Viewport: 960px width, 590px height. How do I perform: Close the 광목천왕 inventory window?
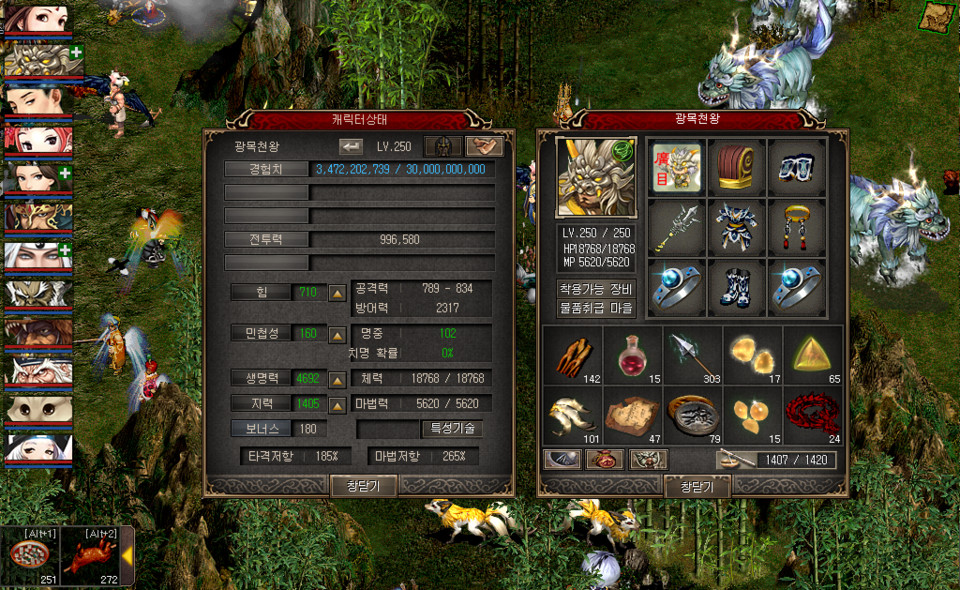696,487
